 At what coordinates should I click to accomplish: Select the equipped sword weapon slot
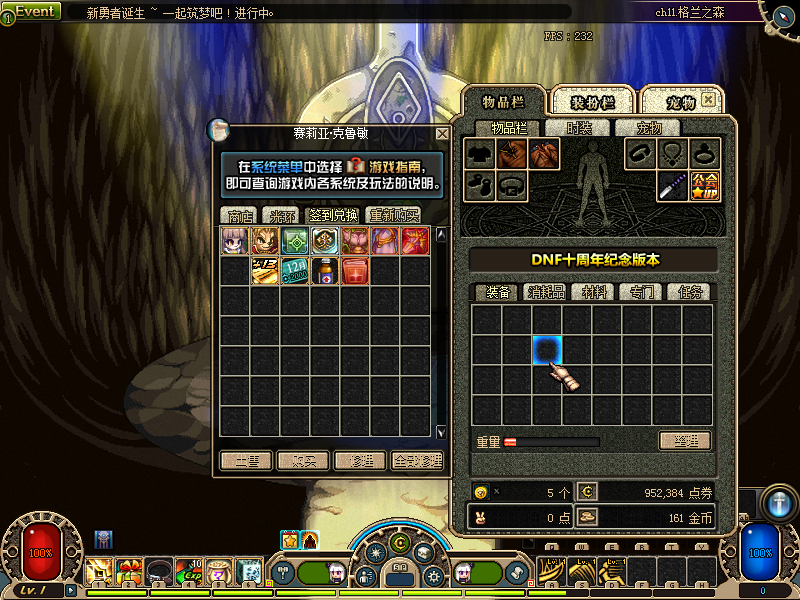click(673, 186)
